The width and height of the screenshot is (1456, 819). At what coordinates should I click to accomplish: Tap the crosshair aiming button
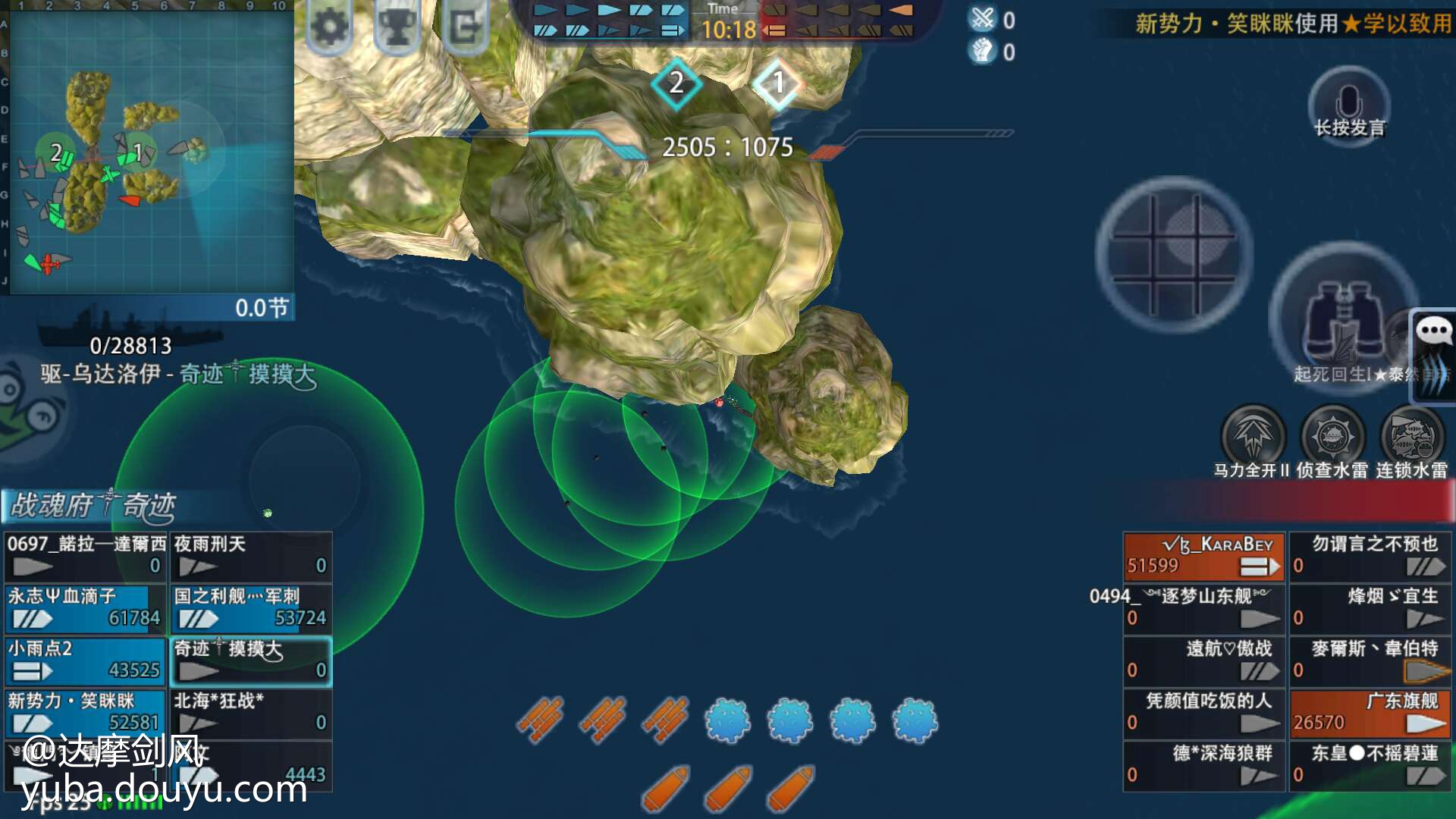click(x=1173, y=255)
